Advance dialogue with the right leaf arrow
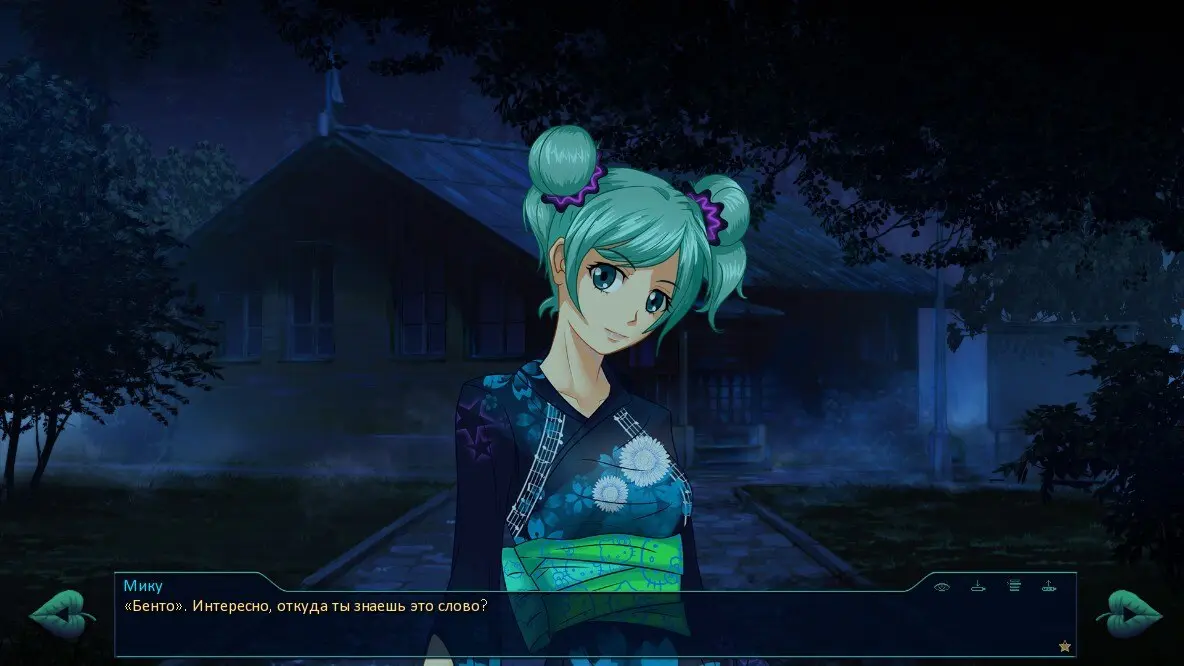The height and width of the screenshot is (666, 1184). coord(1129,613)
